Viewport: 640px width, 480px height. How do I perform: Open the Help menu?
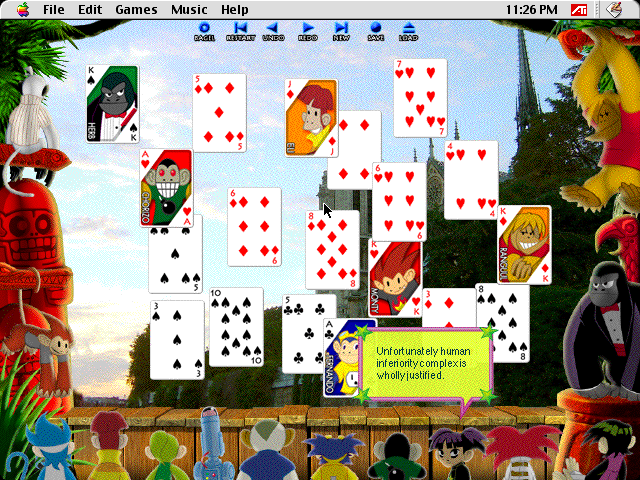click(234, 9)
